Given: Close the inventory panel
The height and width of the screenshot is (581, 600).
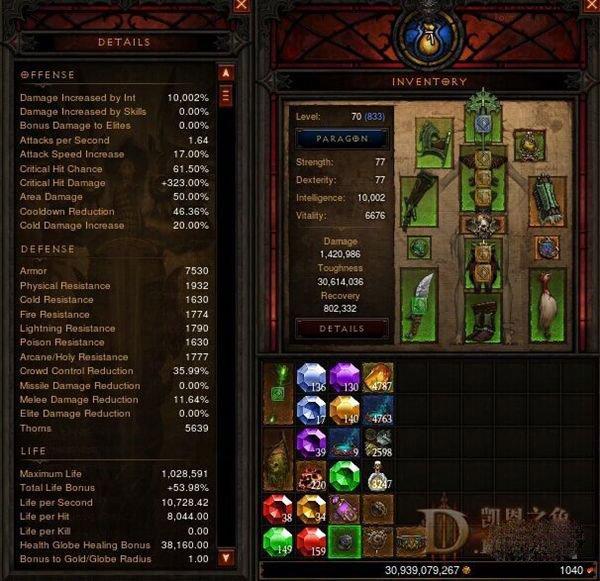Looking at the screenshot, I should click(590, 6).
